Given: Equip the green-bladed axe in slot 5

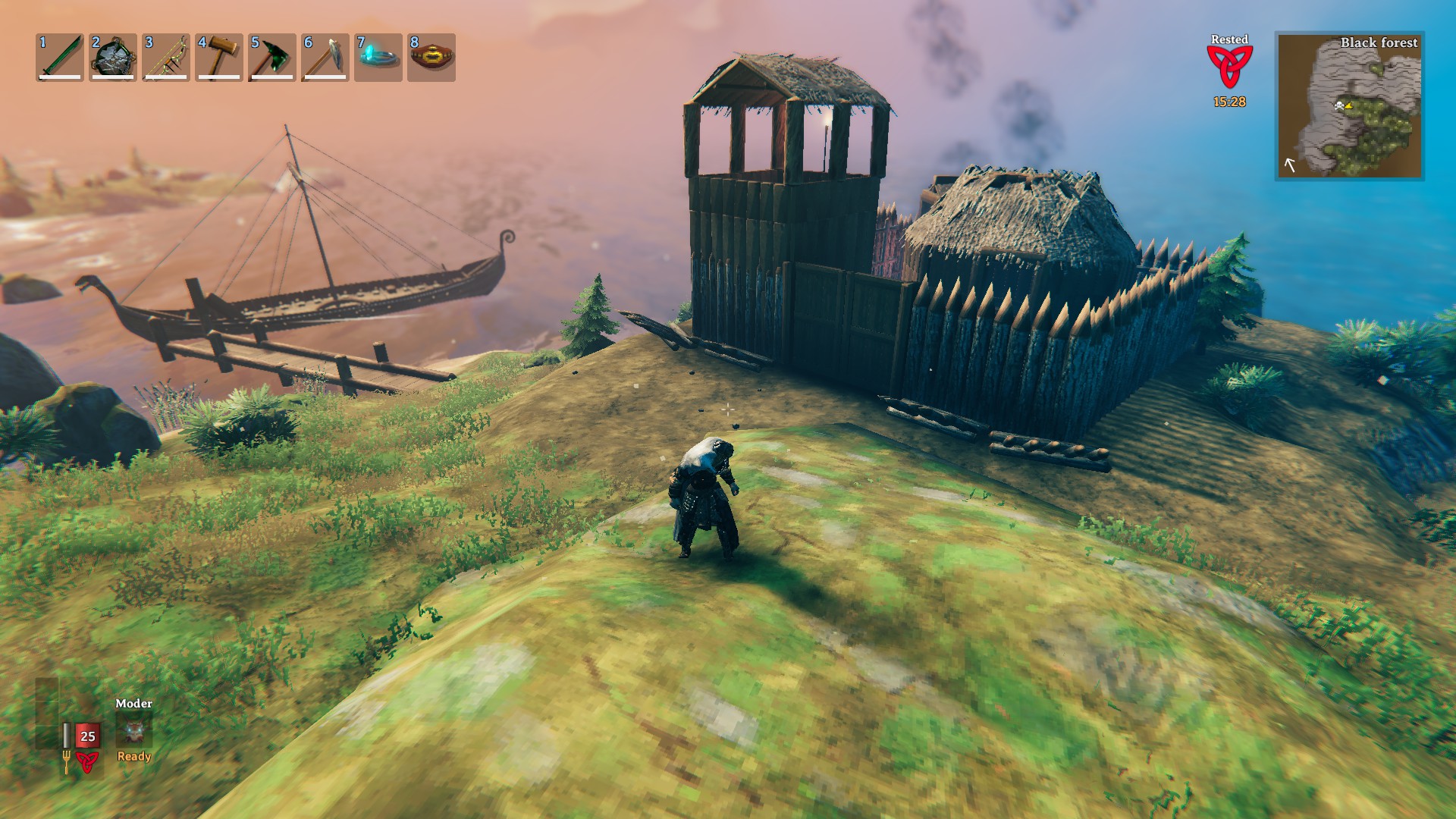Looking at the screenshot, I should [272, 57].
